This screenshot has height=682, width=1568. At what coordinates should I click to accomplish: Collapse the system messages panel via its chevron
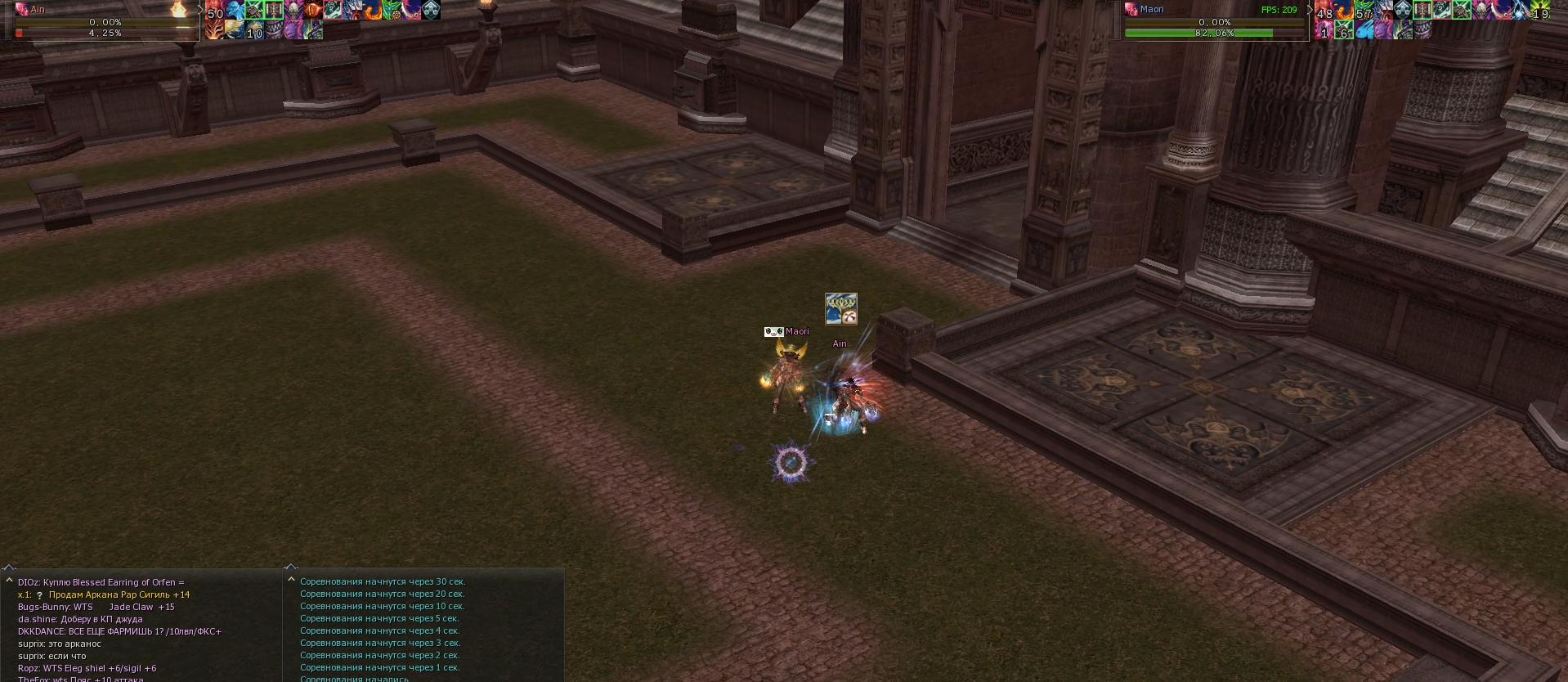pyautogui.click(x=291, y=566)
